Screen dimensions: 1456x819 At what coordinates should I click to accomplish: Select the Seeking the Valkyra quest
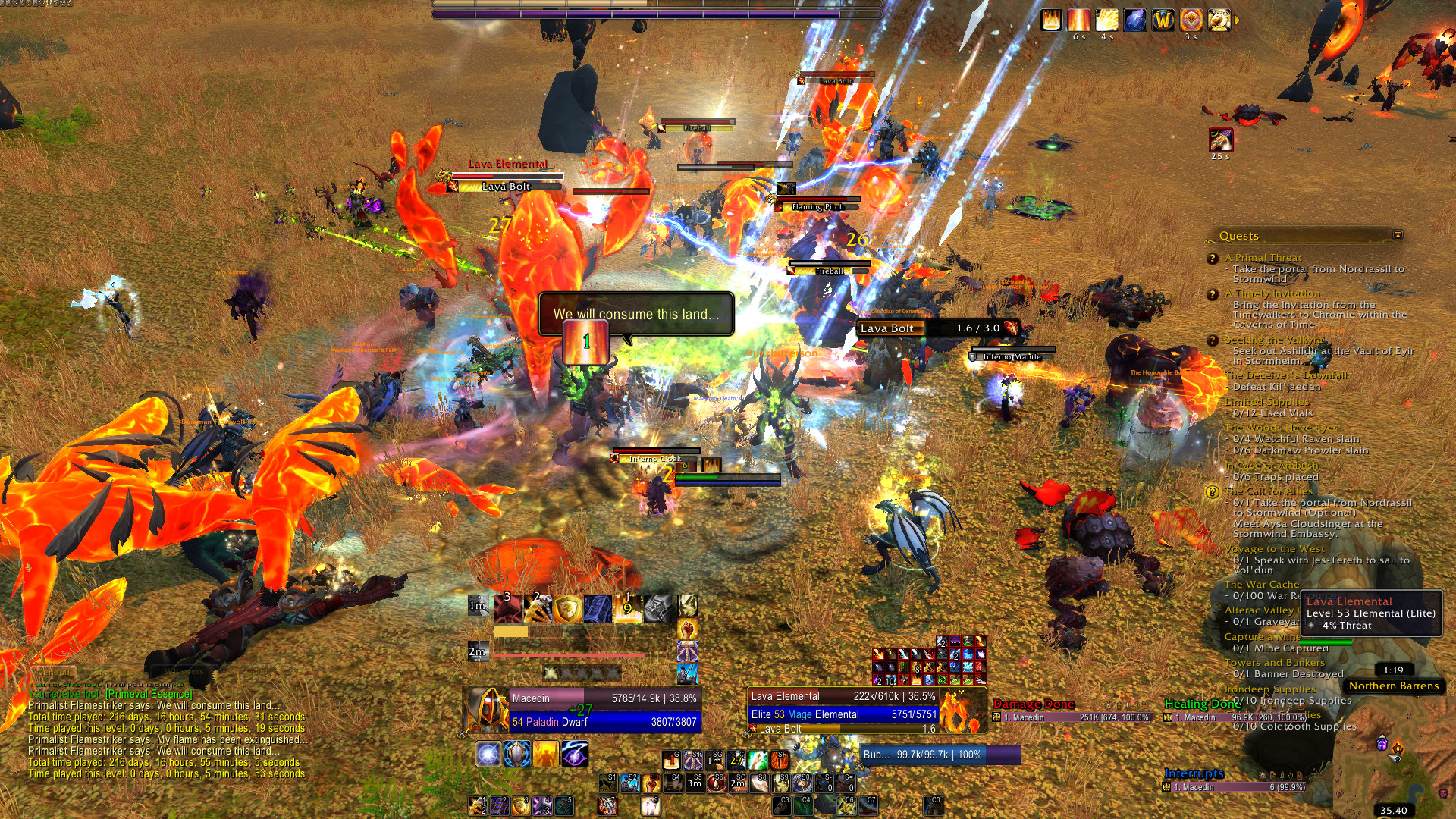(x=1273, y=340)
